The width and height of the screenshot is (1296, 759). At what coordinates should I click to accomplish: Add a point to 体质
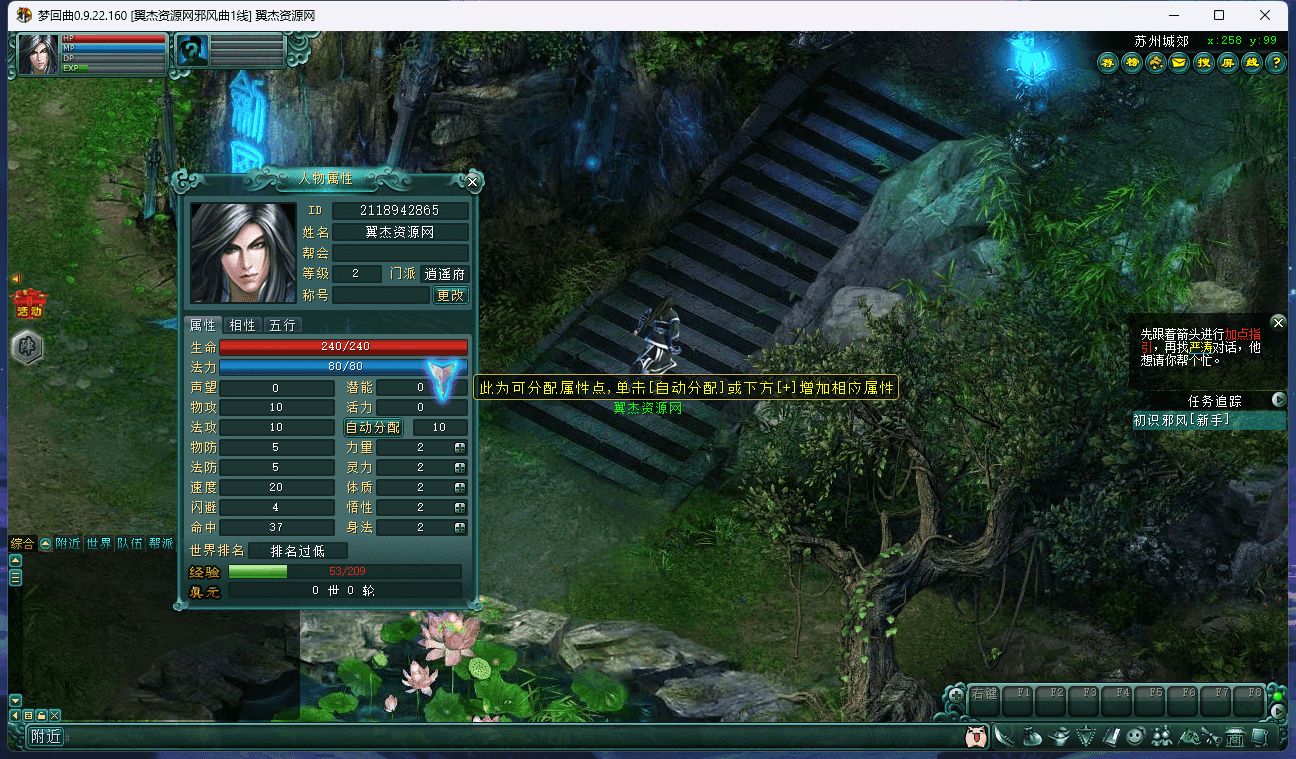point(460,487)
